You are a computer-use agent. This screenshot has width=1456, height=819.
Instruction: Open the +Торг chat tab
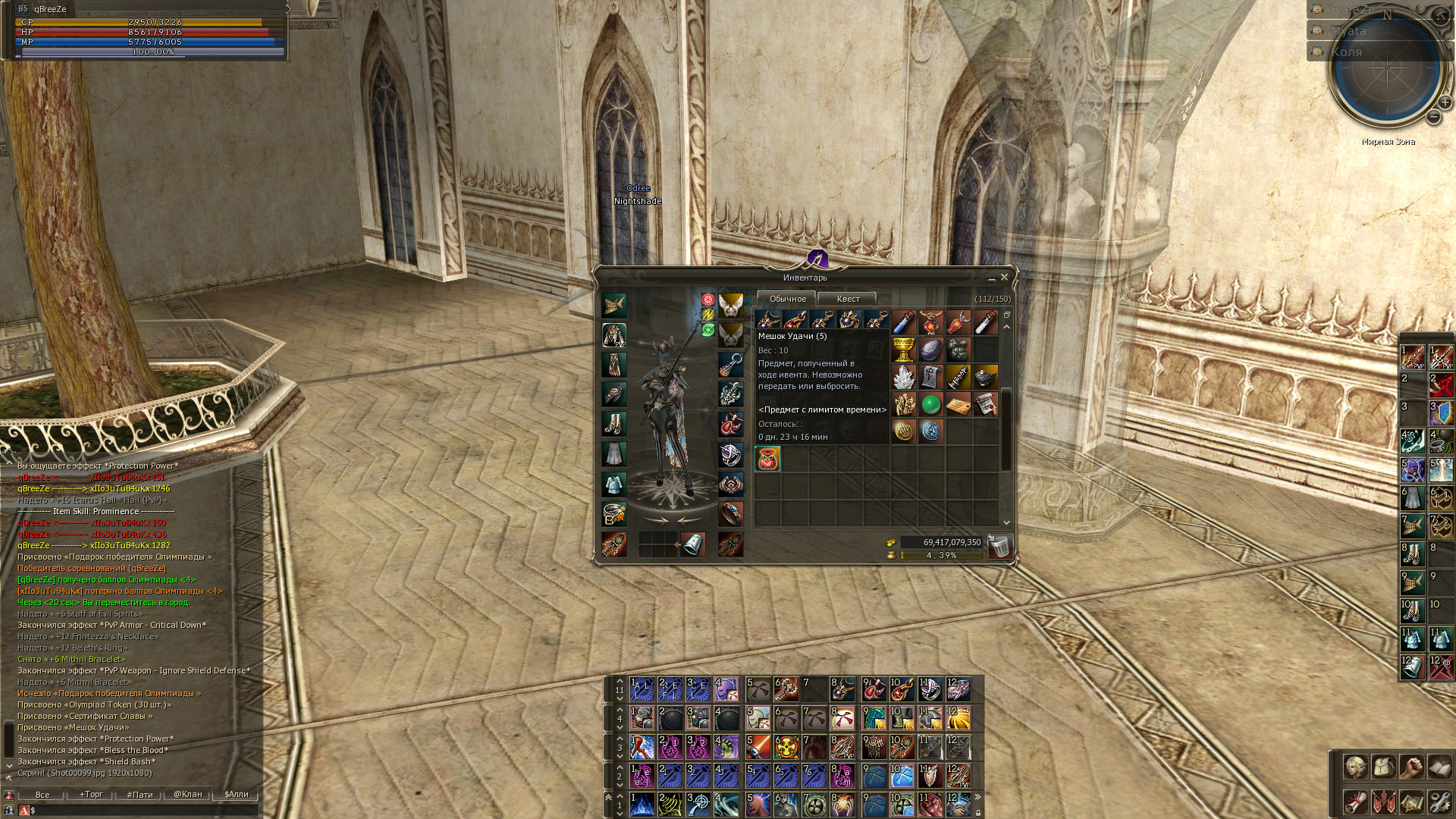coord(91,795)
